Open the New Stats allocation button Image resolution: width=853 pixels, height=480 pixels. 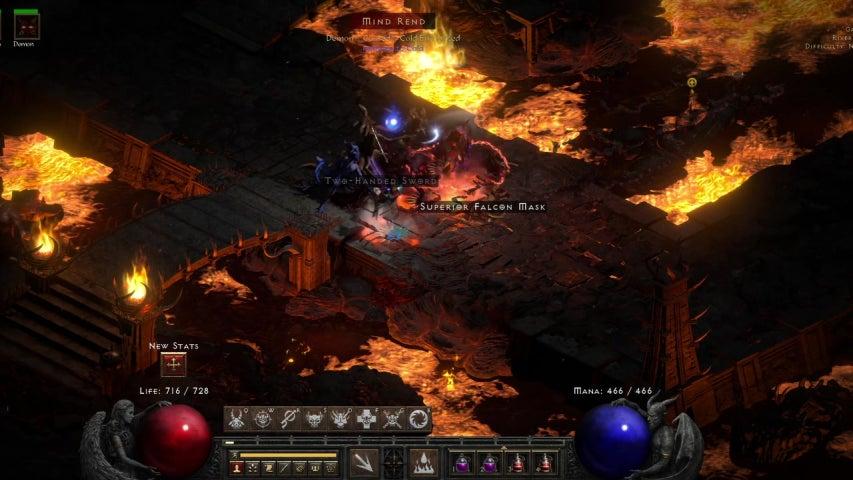pos(173,365)
